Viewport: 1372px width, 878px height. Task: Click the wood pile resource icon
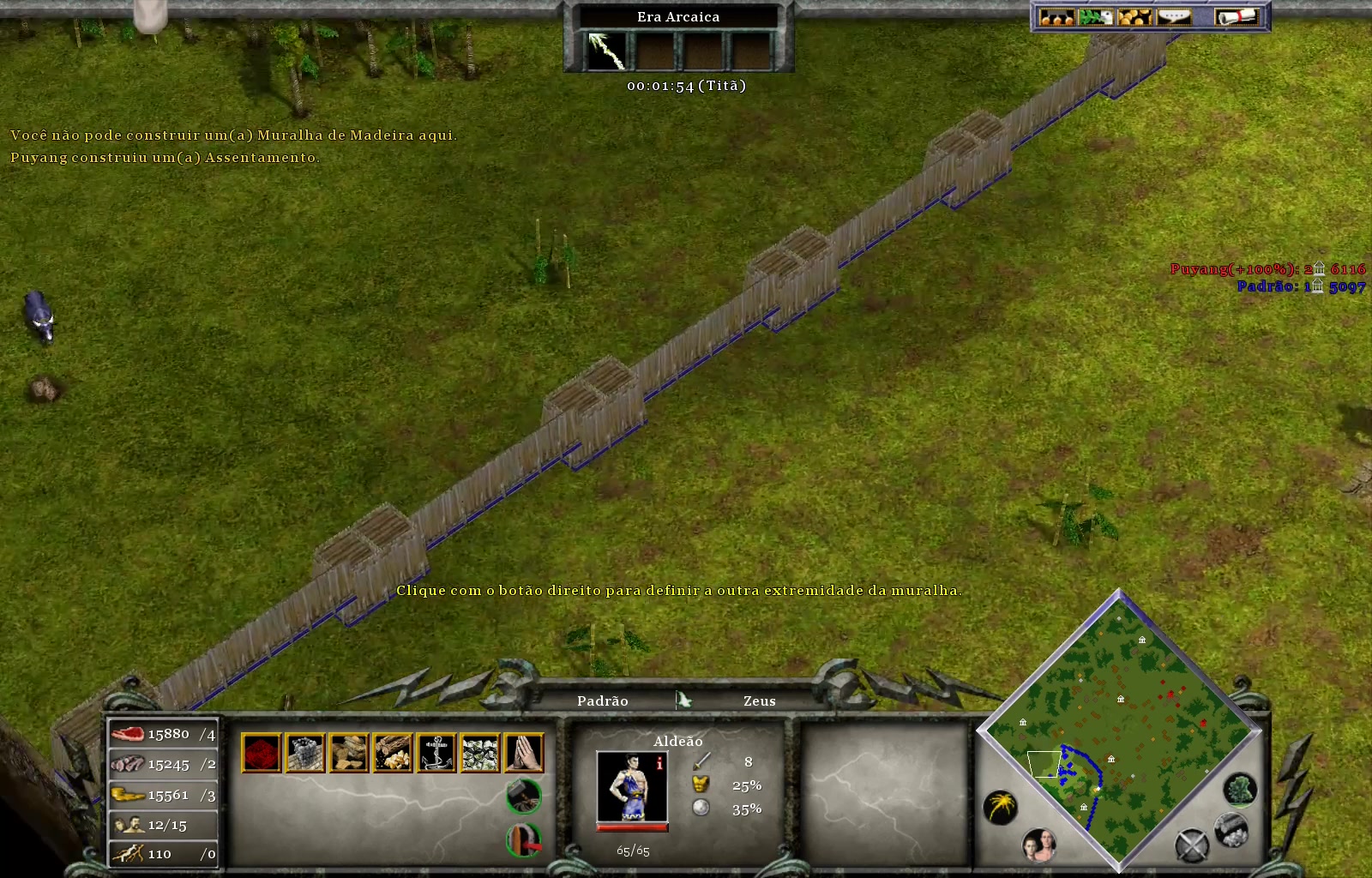pos(392,751)
